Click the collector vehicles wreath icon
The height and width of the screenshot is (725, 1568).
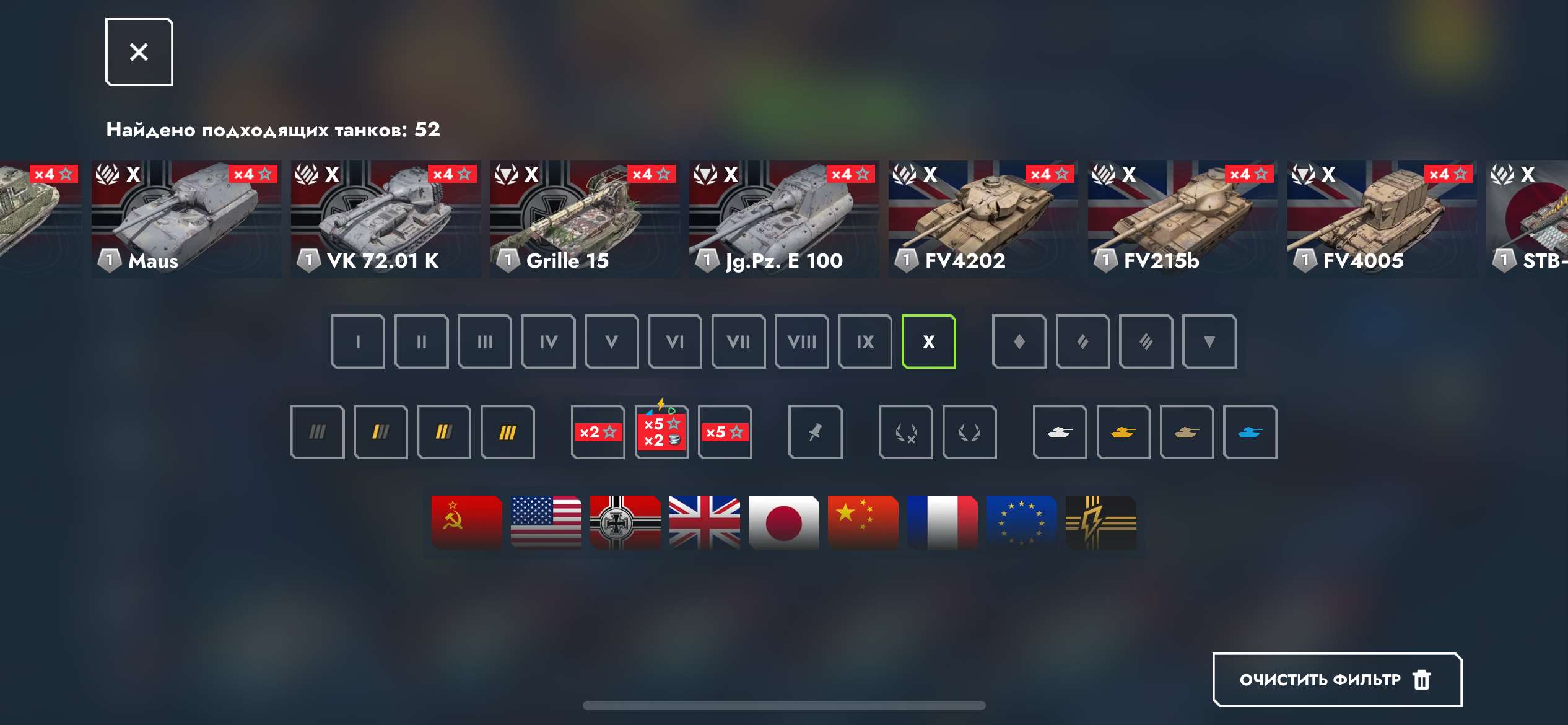click(969, 432)
